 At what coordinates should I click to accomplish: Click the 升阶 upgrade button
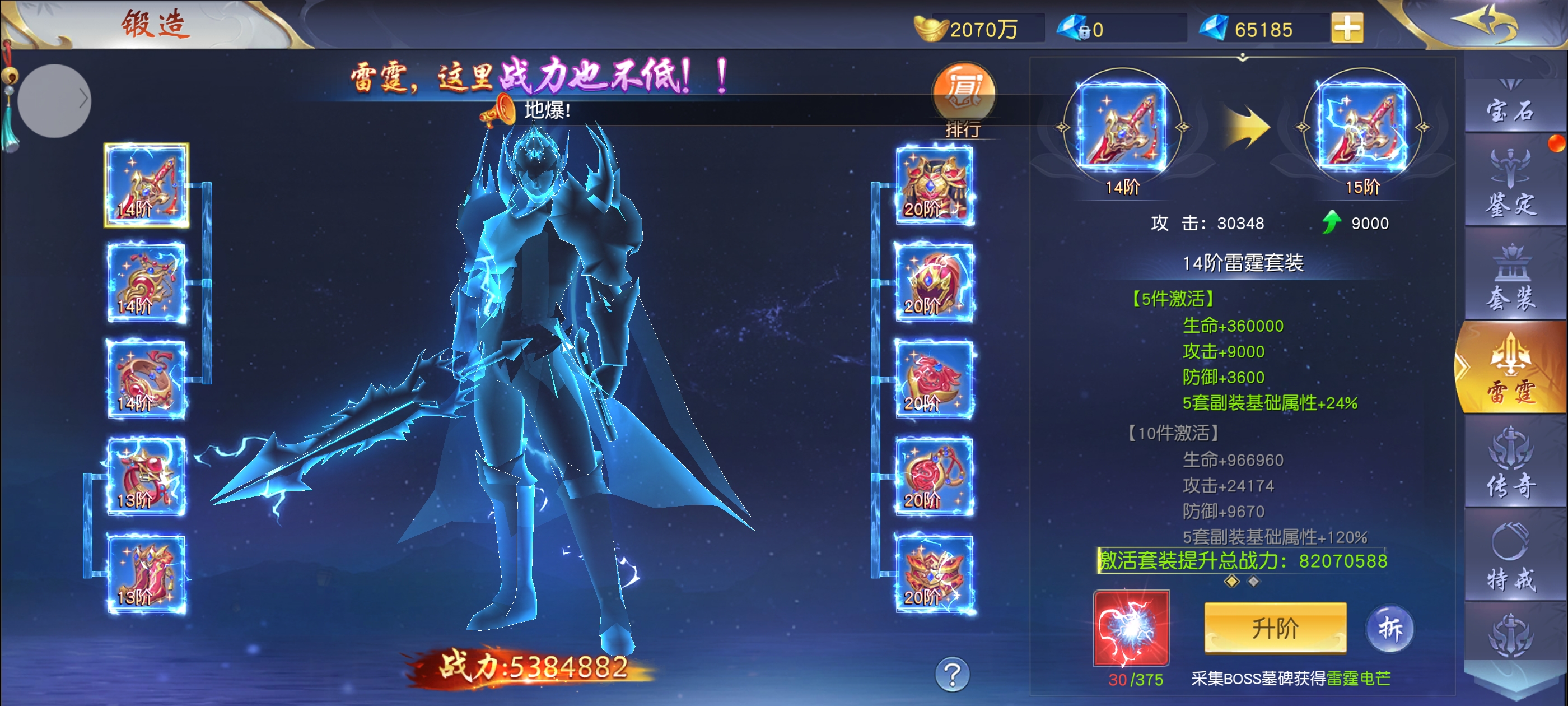pos(1275,628)
